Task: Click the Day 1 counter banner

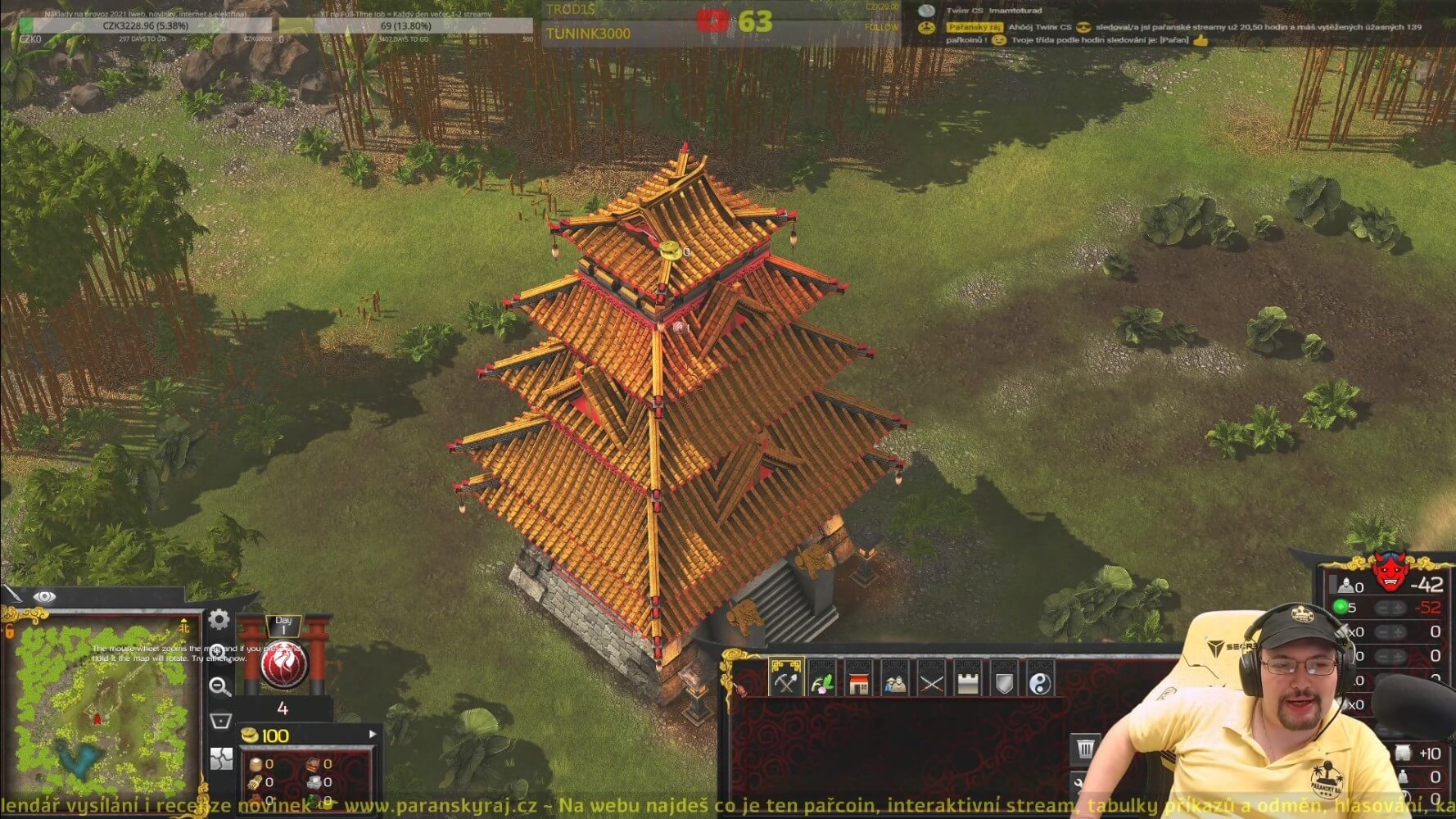Action: (x=283, y=623)
